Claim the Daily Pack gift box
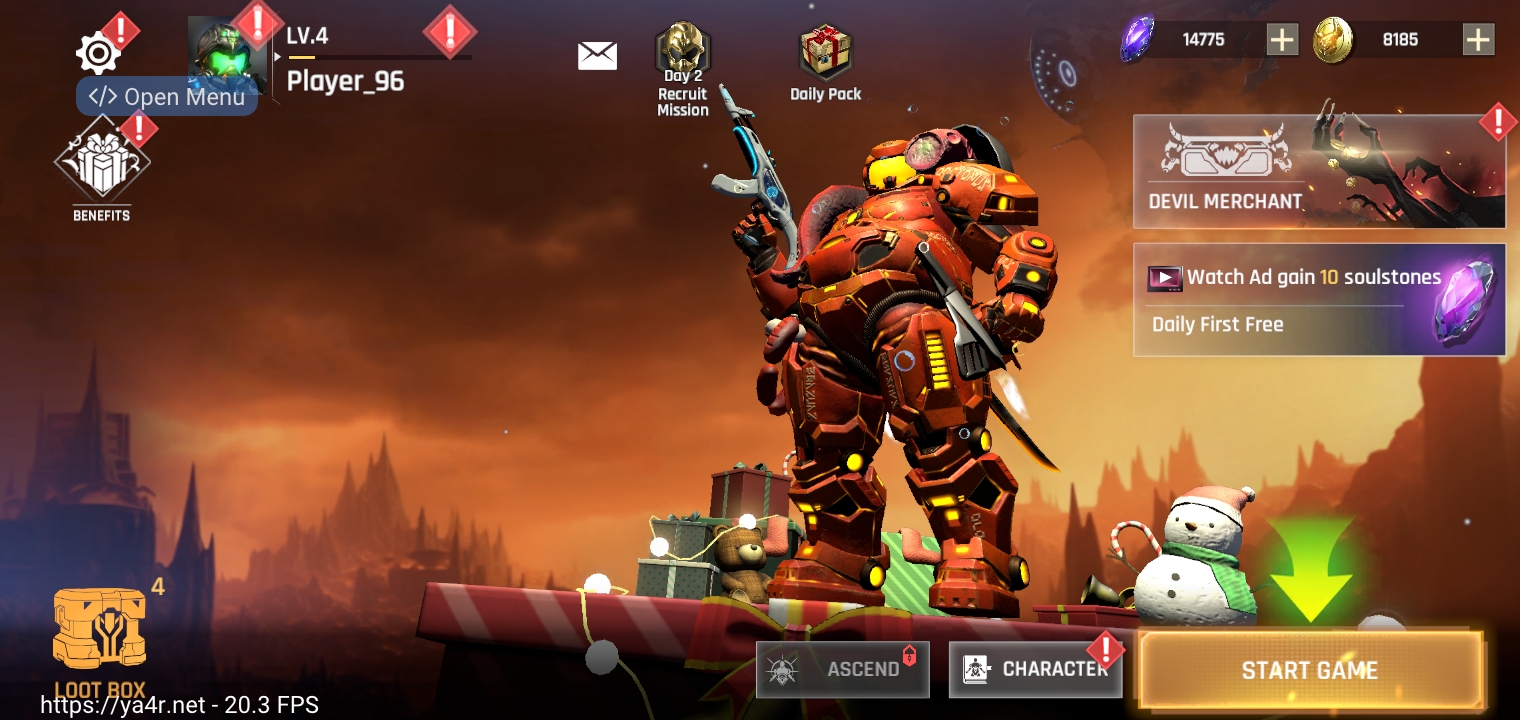Viewport: 1520px width, 720px height. [x=825, y=62]
